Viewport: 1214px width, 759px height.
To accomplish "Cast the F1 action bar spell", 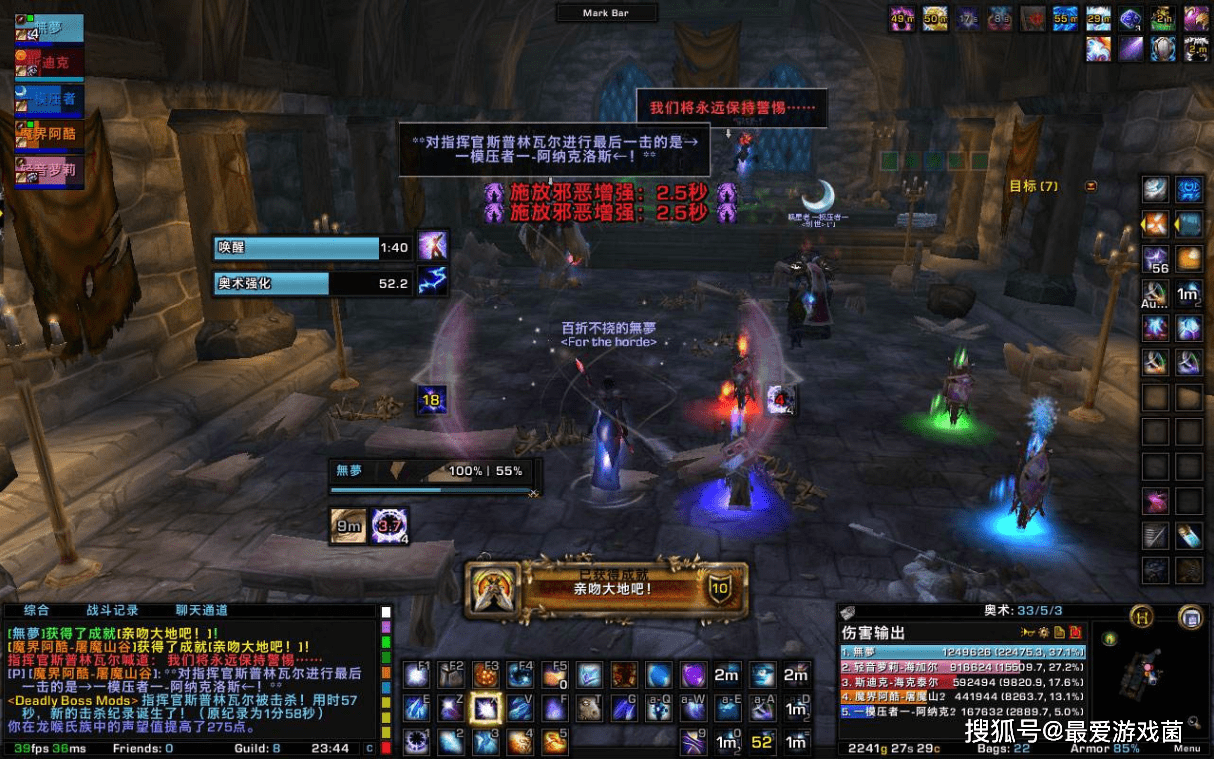I will [417, 675].
